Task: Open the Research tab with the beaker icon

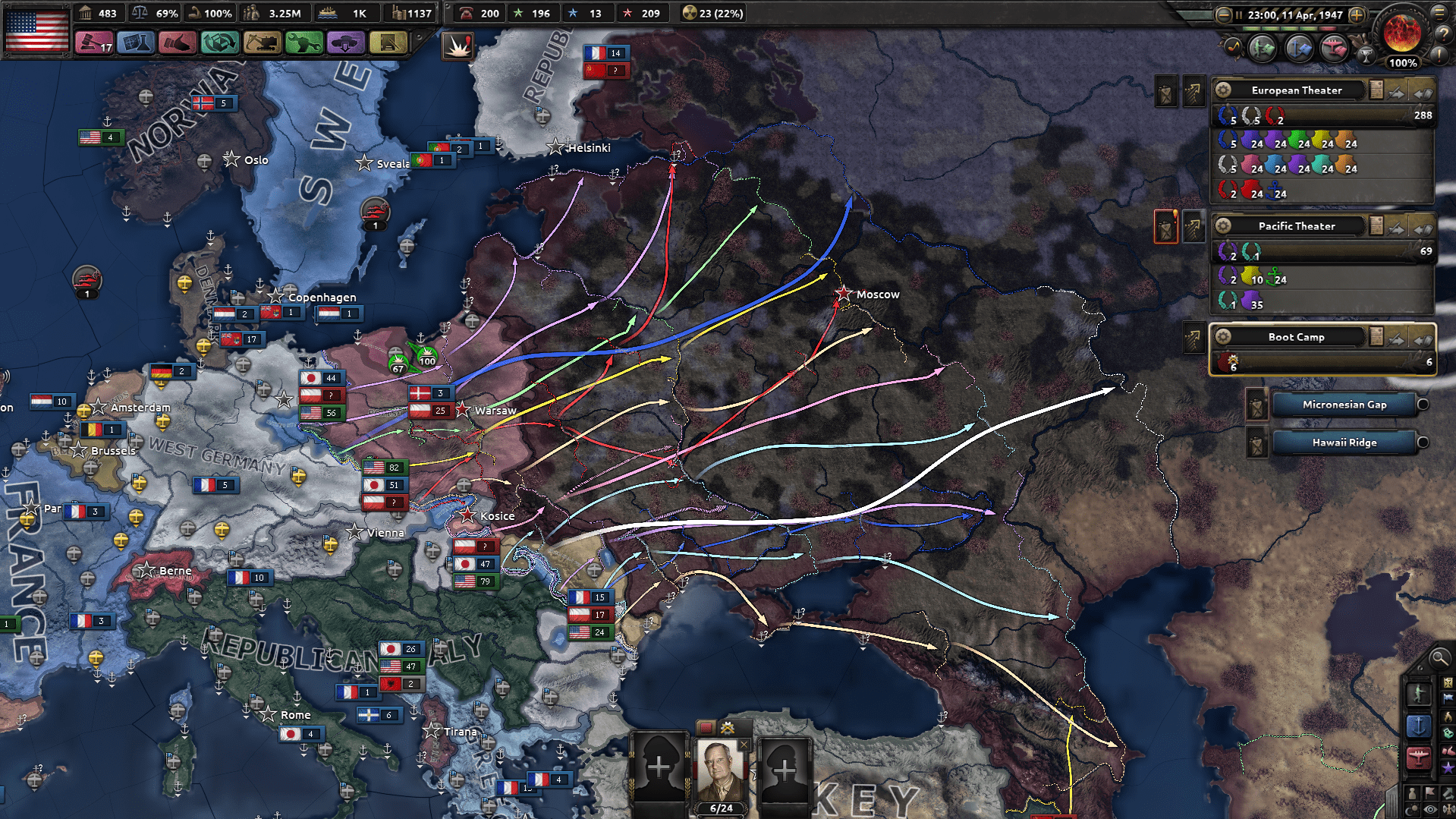Action: click(x=137, y=43)
